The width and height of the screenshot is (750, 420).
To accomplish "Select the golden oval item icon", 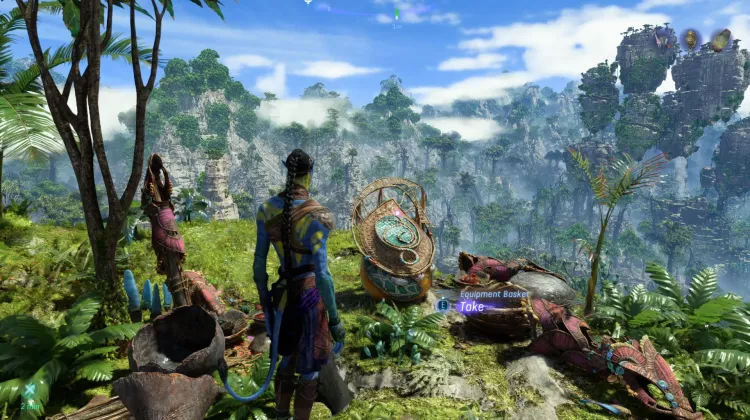I will [x=691, y=39].
